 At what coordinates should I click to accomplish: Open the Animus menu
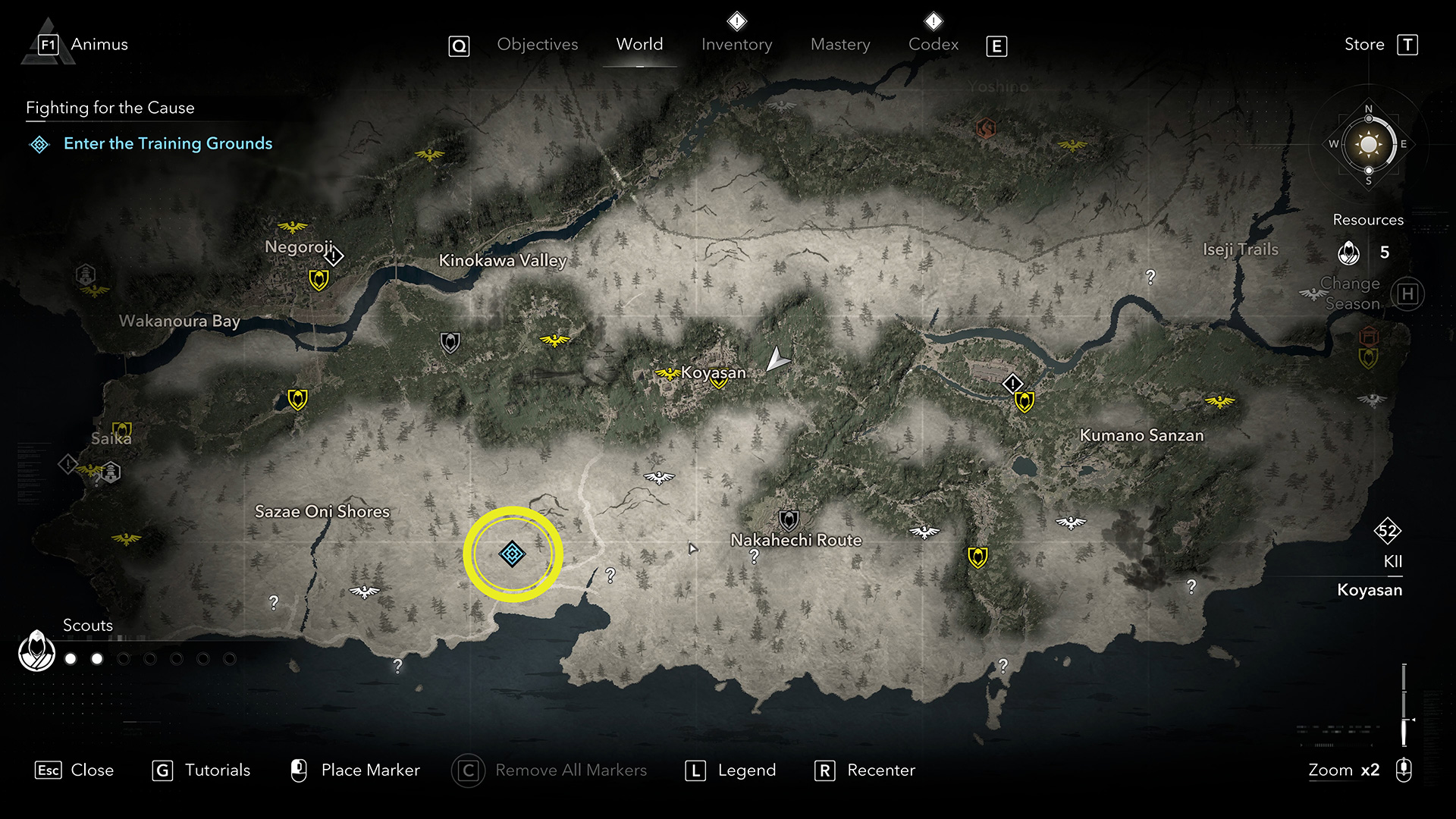coord(99,45)
